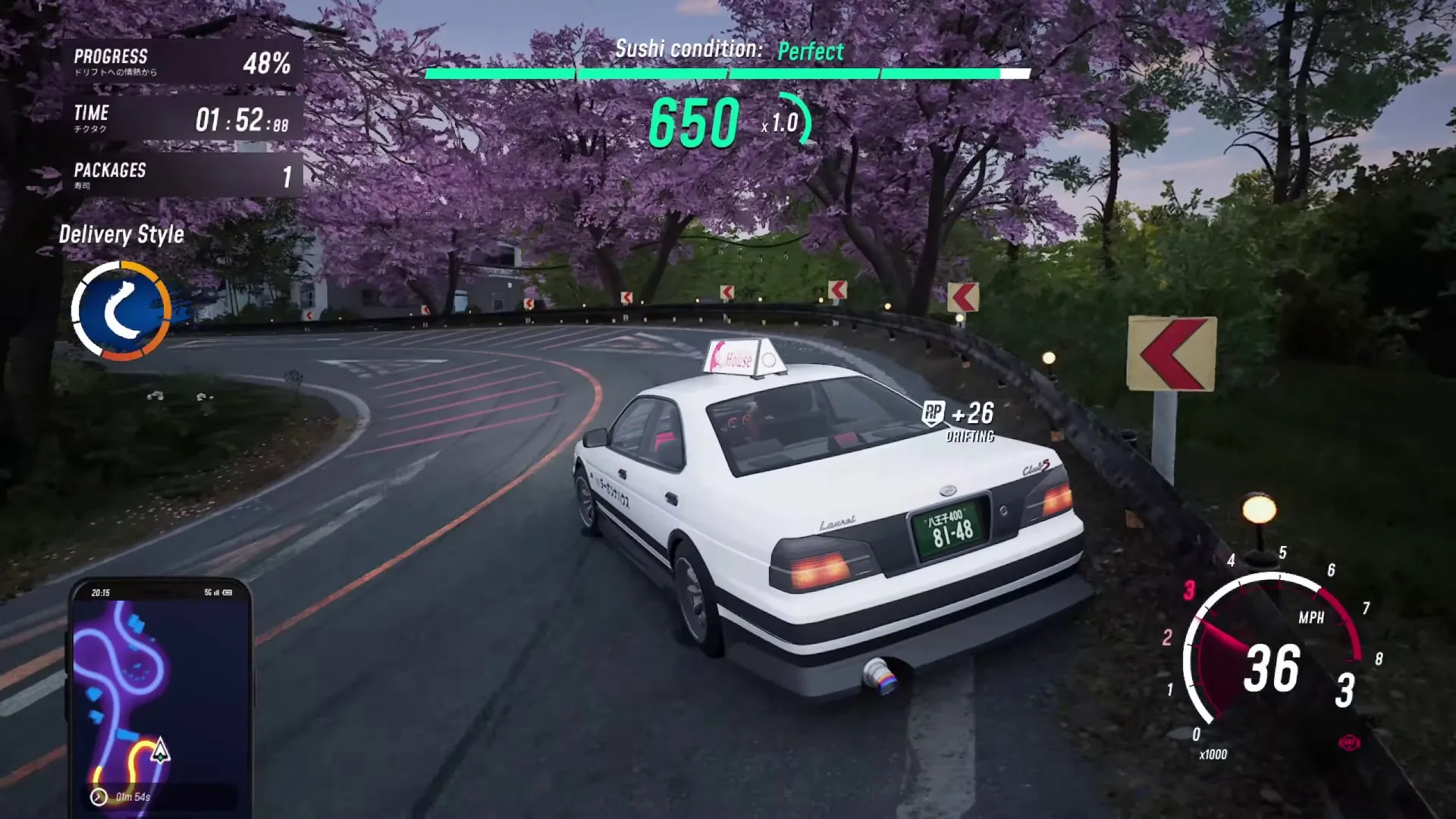Select the Packages objective tracker

tap(182, 175)
